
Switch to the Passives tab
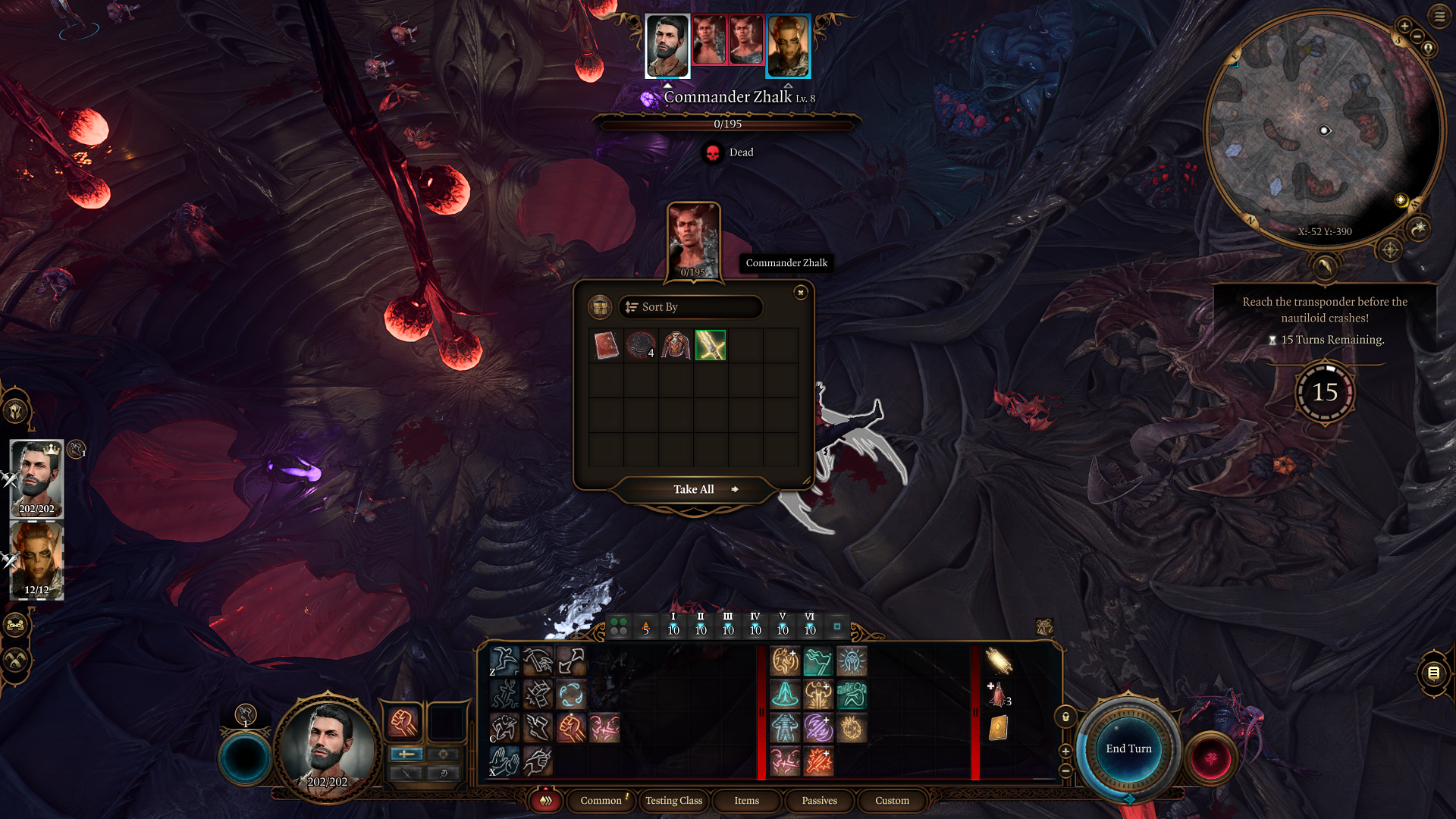tap(819, 801)
